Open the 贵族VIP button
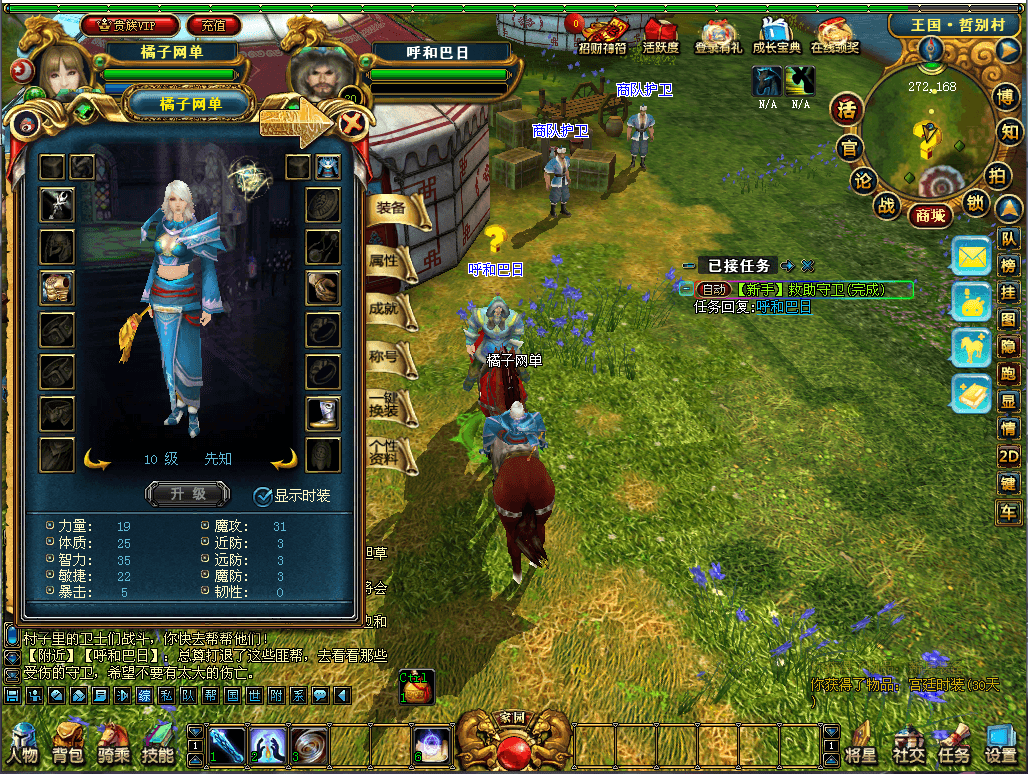The width and height of the screenshot is (1028, 774). pos(131,25)
